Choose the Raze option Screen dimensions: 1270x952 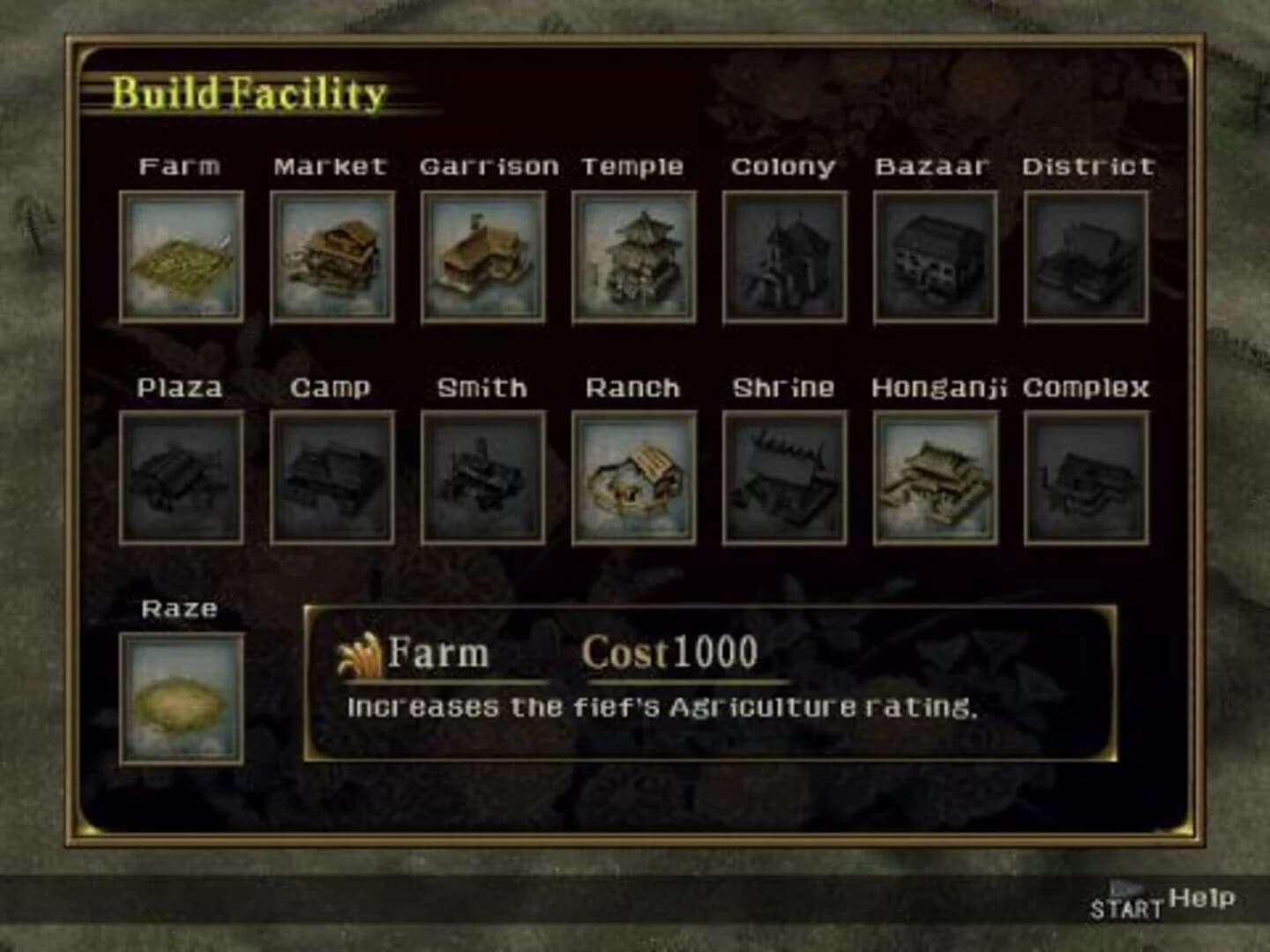tap(181, 698)
